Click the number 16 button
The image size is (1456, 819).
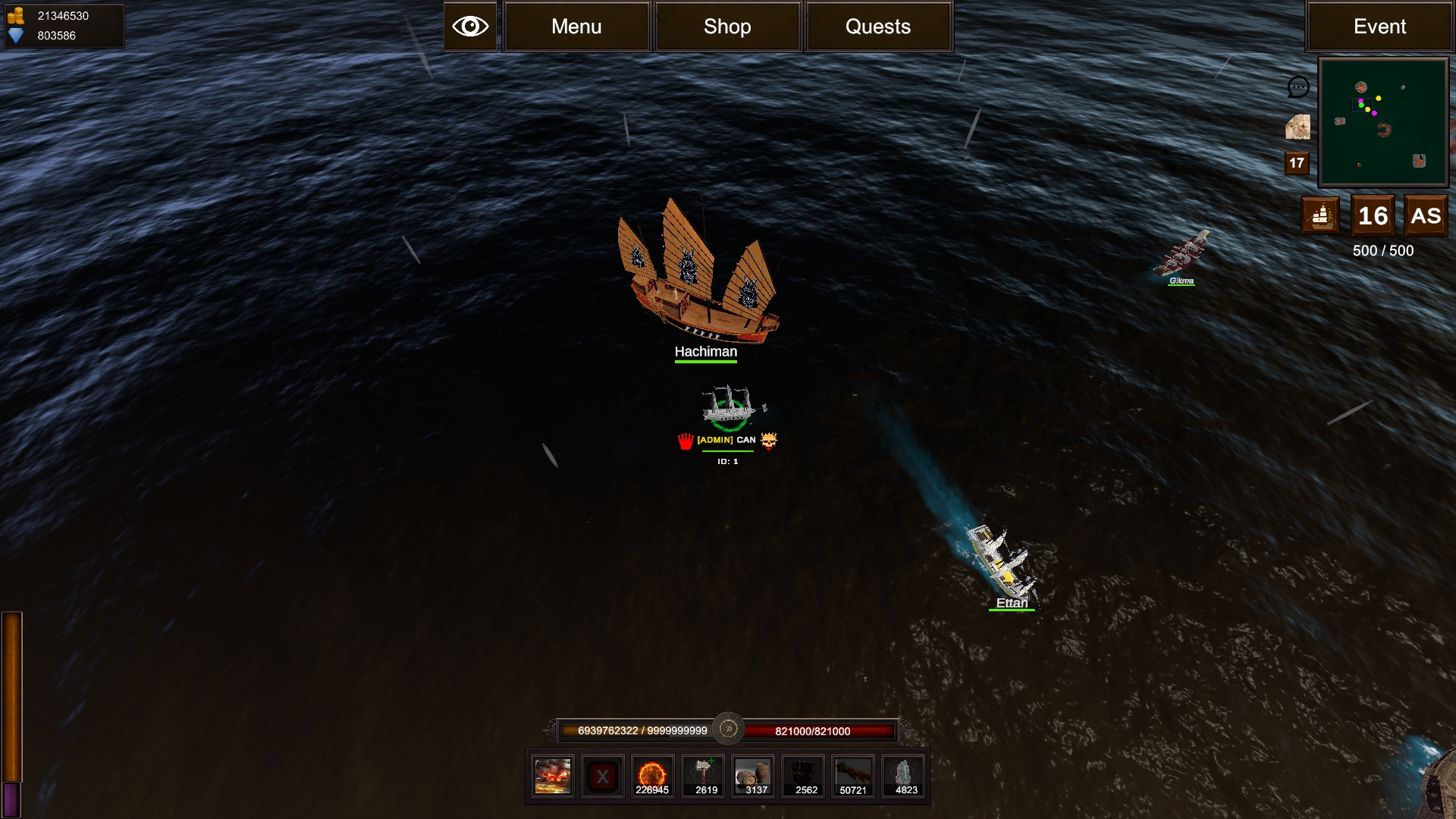1373,216
